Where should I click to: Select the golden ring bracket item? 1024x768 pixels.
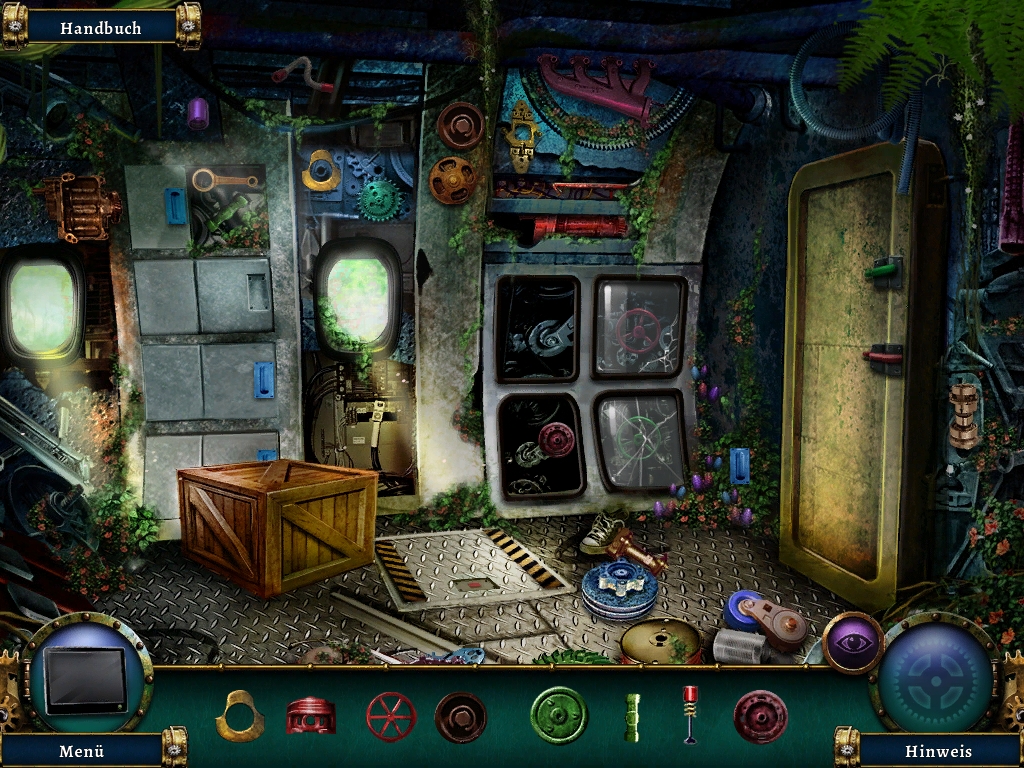point(240,716)
